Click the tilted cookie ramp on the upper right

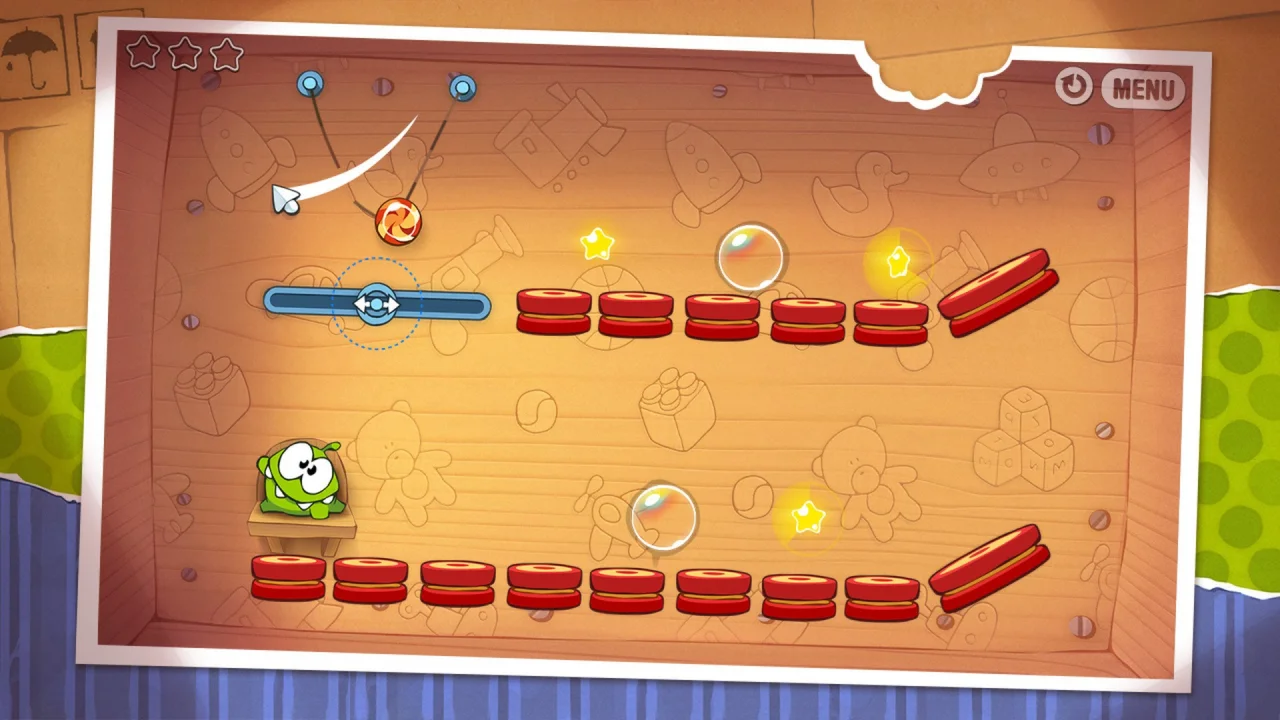point(1000,290)
